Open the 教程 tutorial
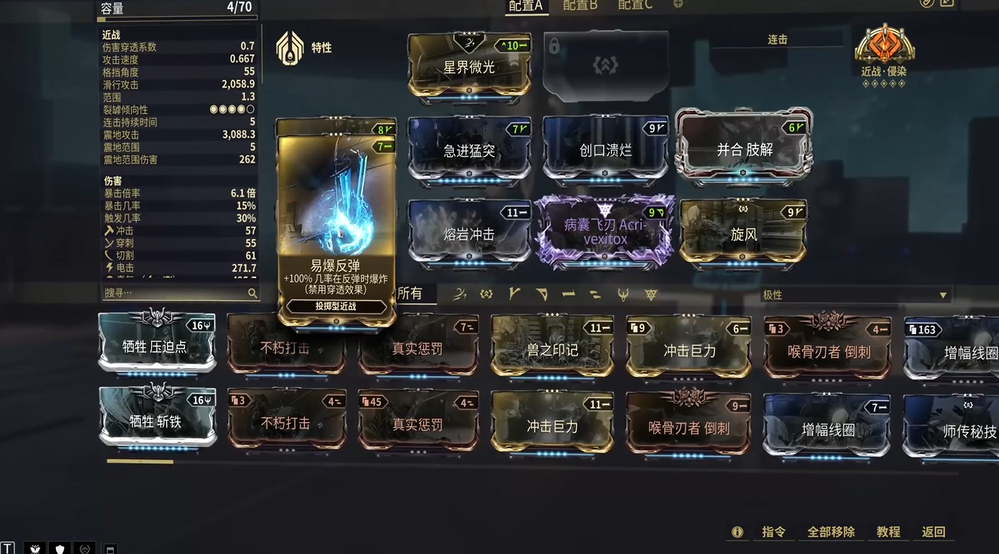This screenshot has height=554, width=999. [x=888, y=532]
